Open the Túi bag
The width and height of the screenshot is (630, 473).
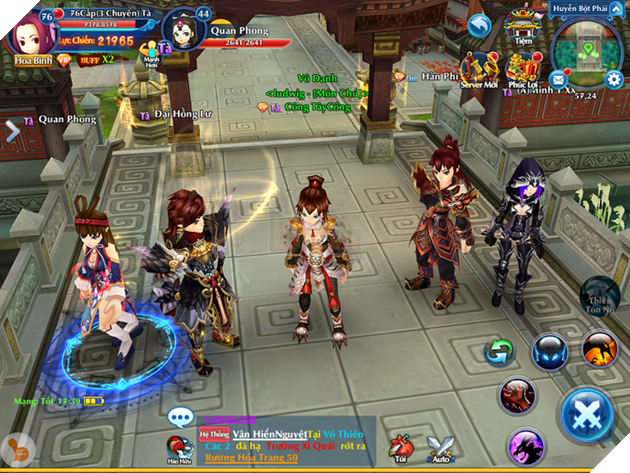[401, 449]
